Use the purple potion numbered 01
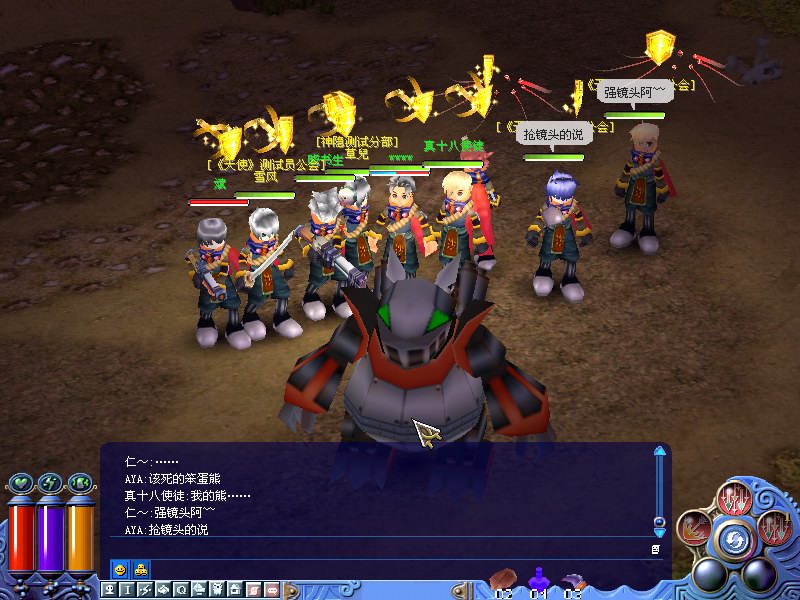The width and height of the screenshot is (800, 600). point(539,580)
